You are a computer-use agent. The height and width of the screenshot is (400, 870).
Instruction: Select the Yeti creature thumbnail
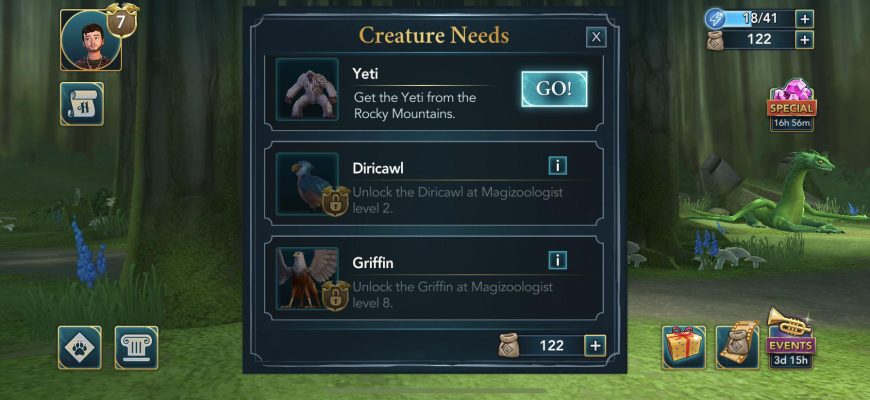pyautogui.click(x=307, y=89)
